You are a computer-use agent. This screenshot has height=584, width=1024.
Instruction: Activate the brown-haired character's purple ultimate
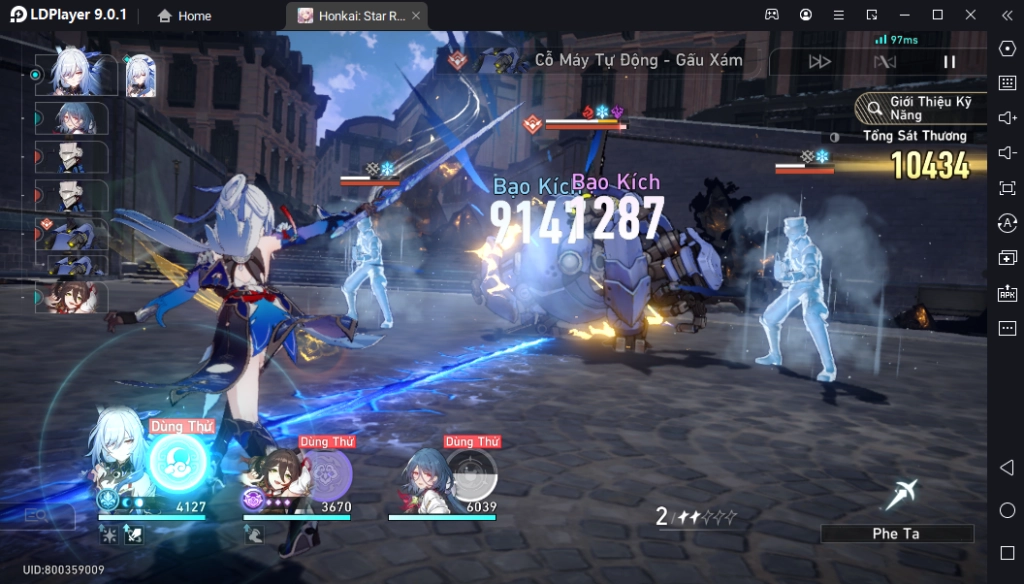click(327, 473)
